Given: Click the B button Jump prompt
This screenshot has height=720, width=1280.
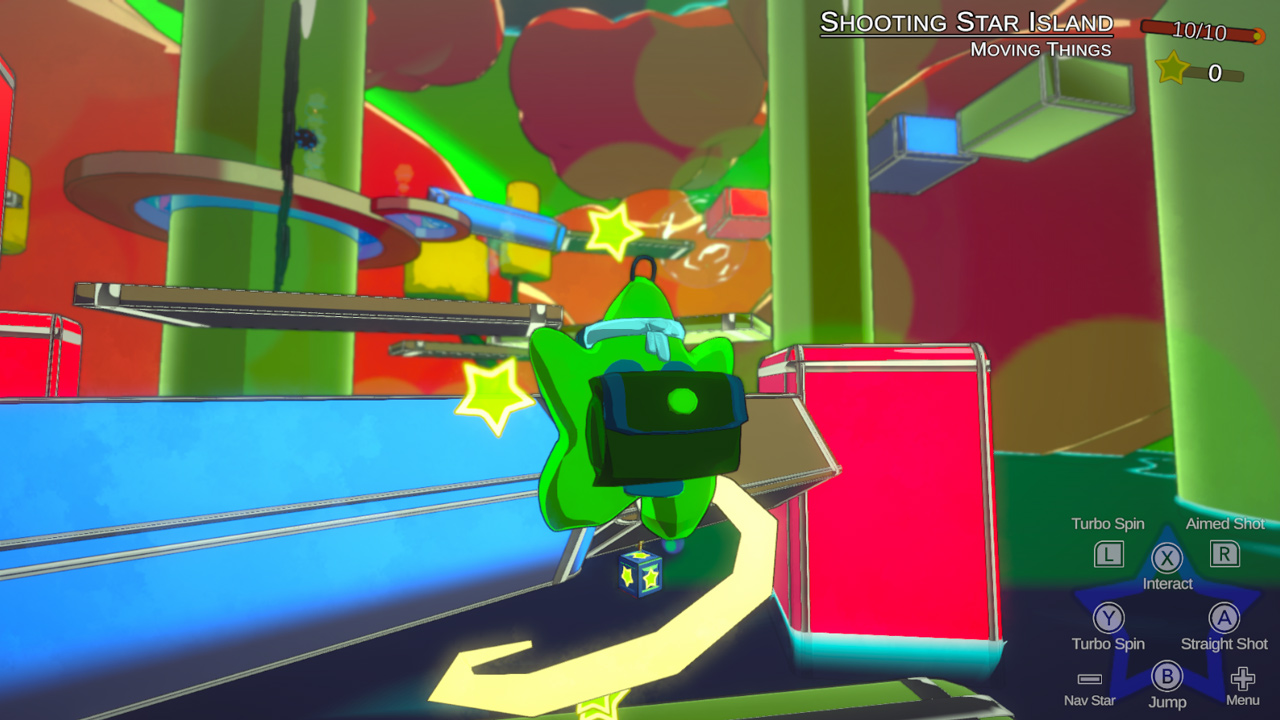Looking at the screenshot, I should [x=1166, y=675].
